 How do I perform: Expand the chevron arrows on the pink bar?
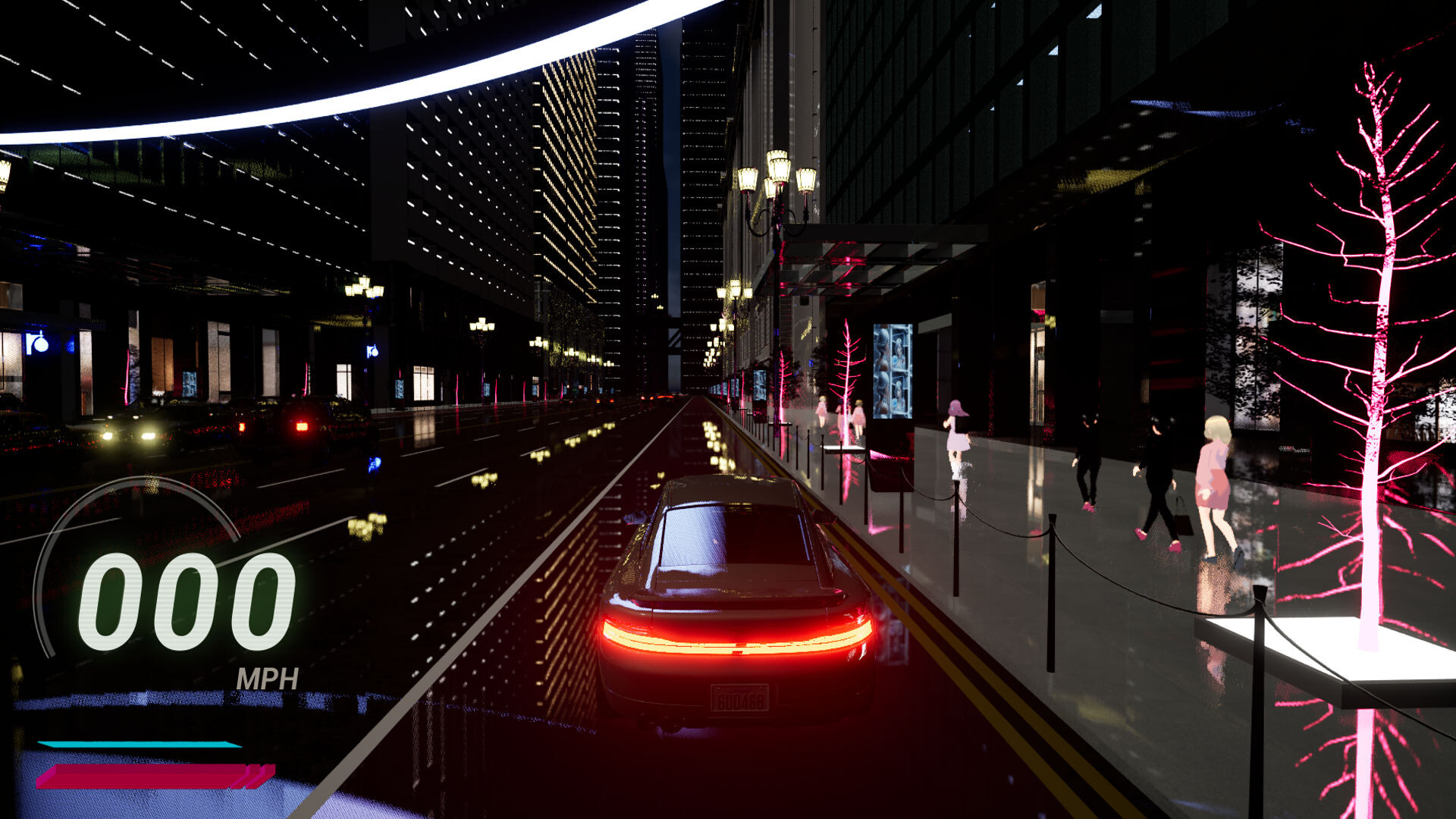coord(254,775)
